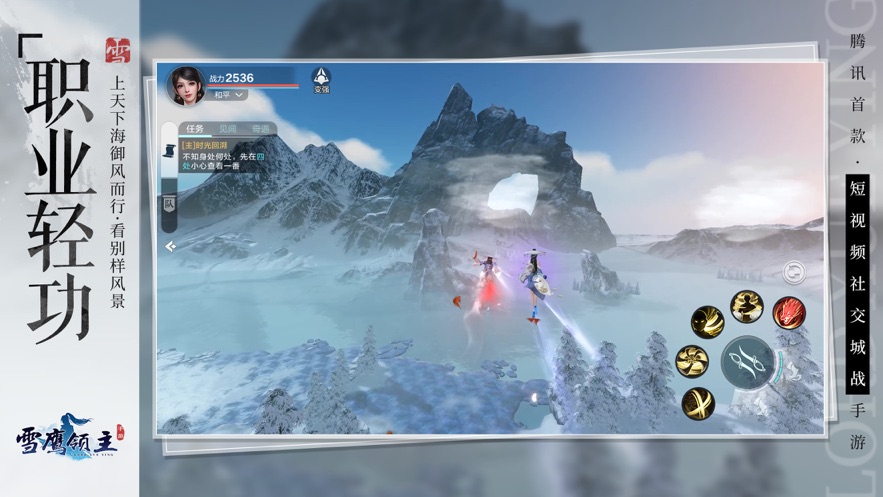Switch to the 任务 quest tab
The image size is (883, 497).
coord(197,129)
